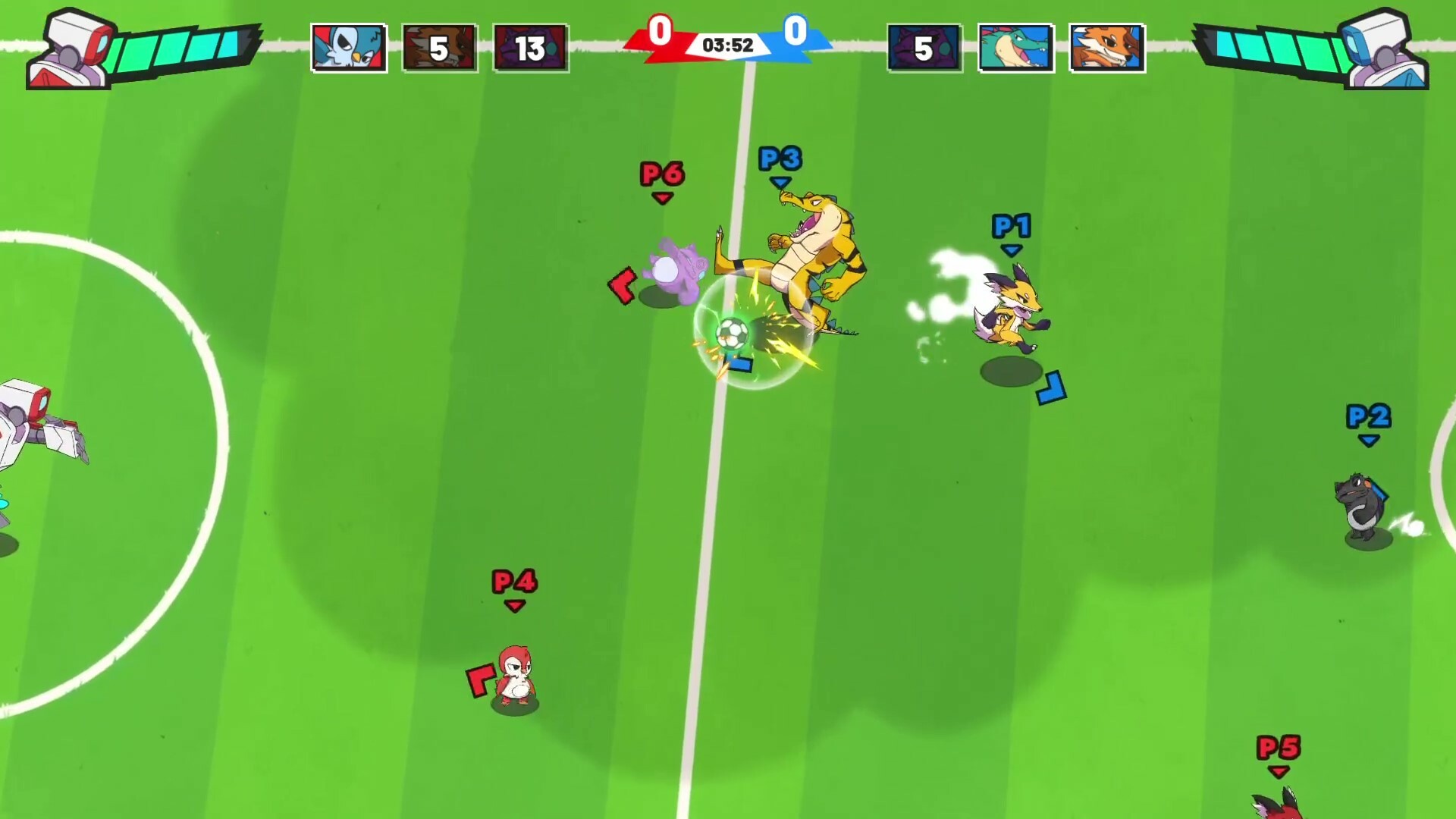The width and height of the screenshot is (1456, 819).
Task: Click the 03:52 match timer
Action: click(726, 44)
